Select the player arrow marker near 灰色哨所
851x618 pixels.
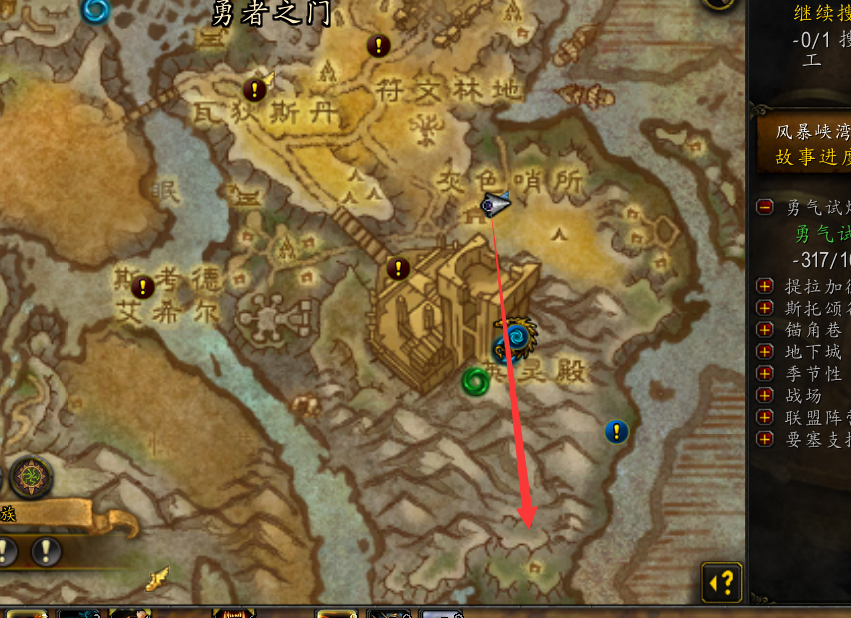tap(493, 204)
